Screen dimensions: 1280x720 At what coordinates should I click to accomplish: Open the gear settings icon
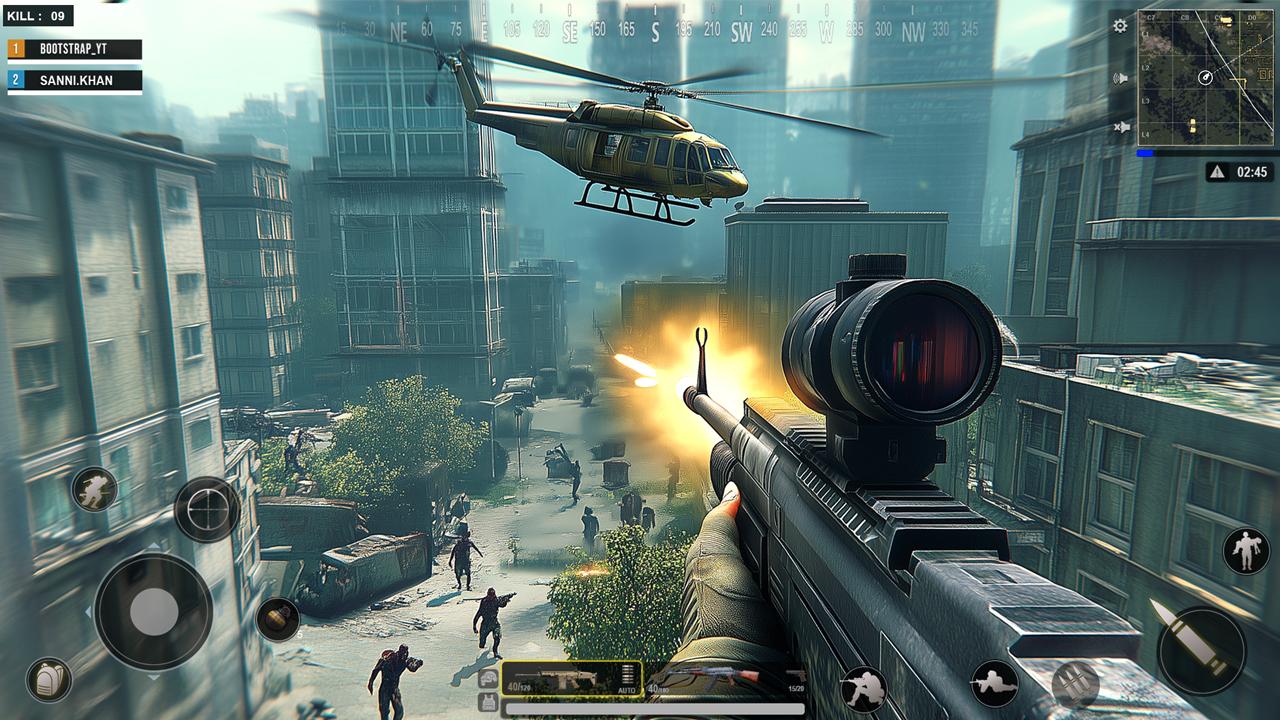(1121, 26)
